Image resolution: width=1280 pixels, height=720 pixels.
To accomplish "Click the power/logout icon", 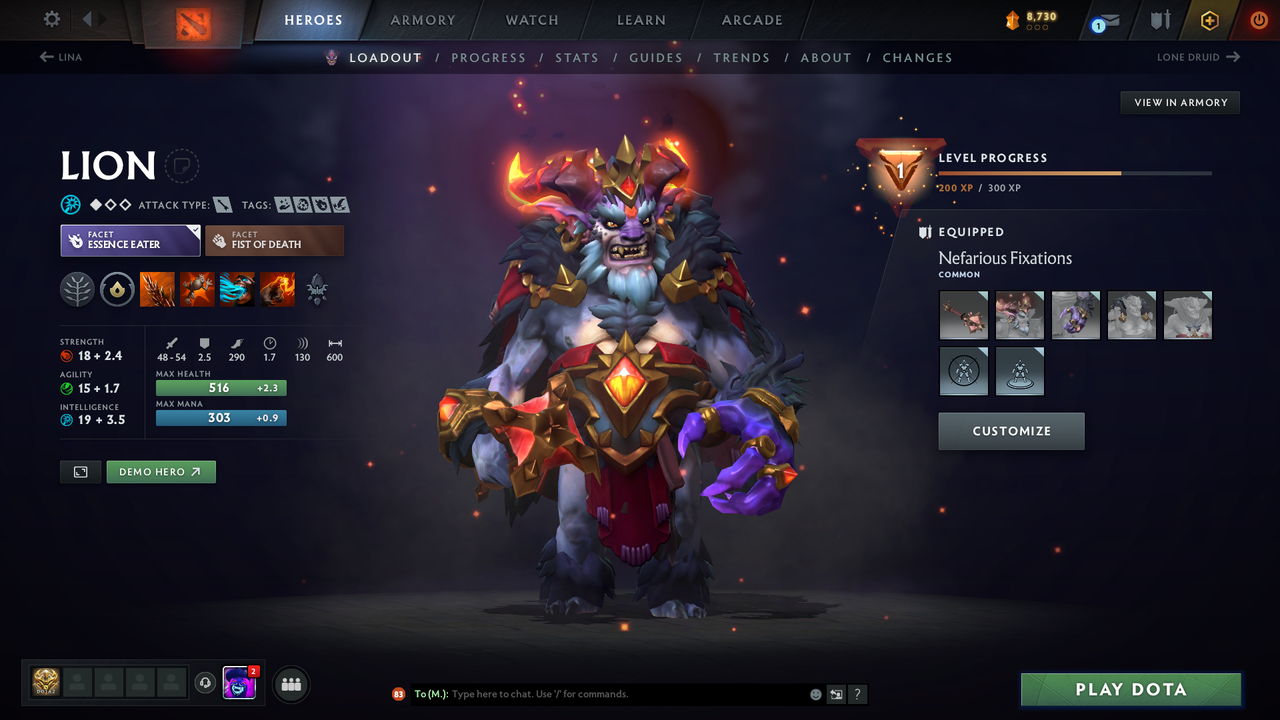I will point(1258,20).
